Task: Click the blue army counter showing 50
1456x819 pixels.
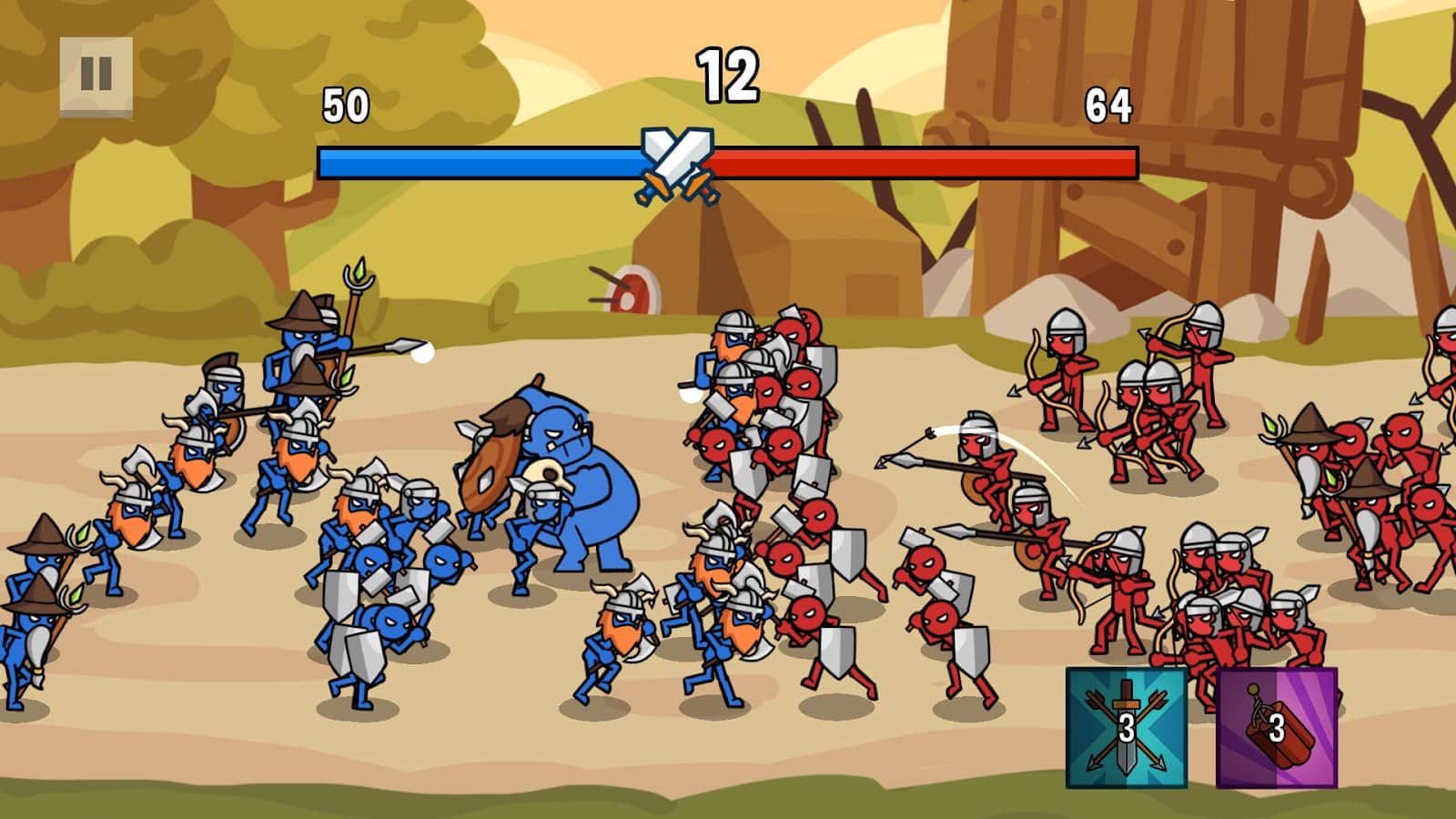Action: point(344,105)
